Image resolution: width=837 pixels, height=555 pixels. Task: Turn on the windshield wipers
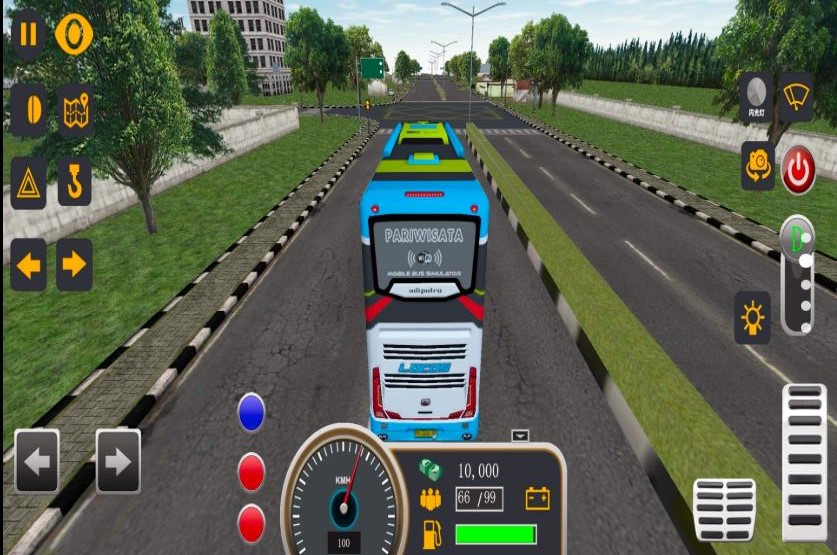[797, 95]
